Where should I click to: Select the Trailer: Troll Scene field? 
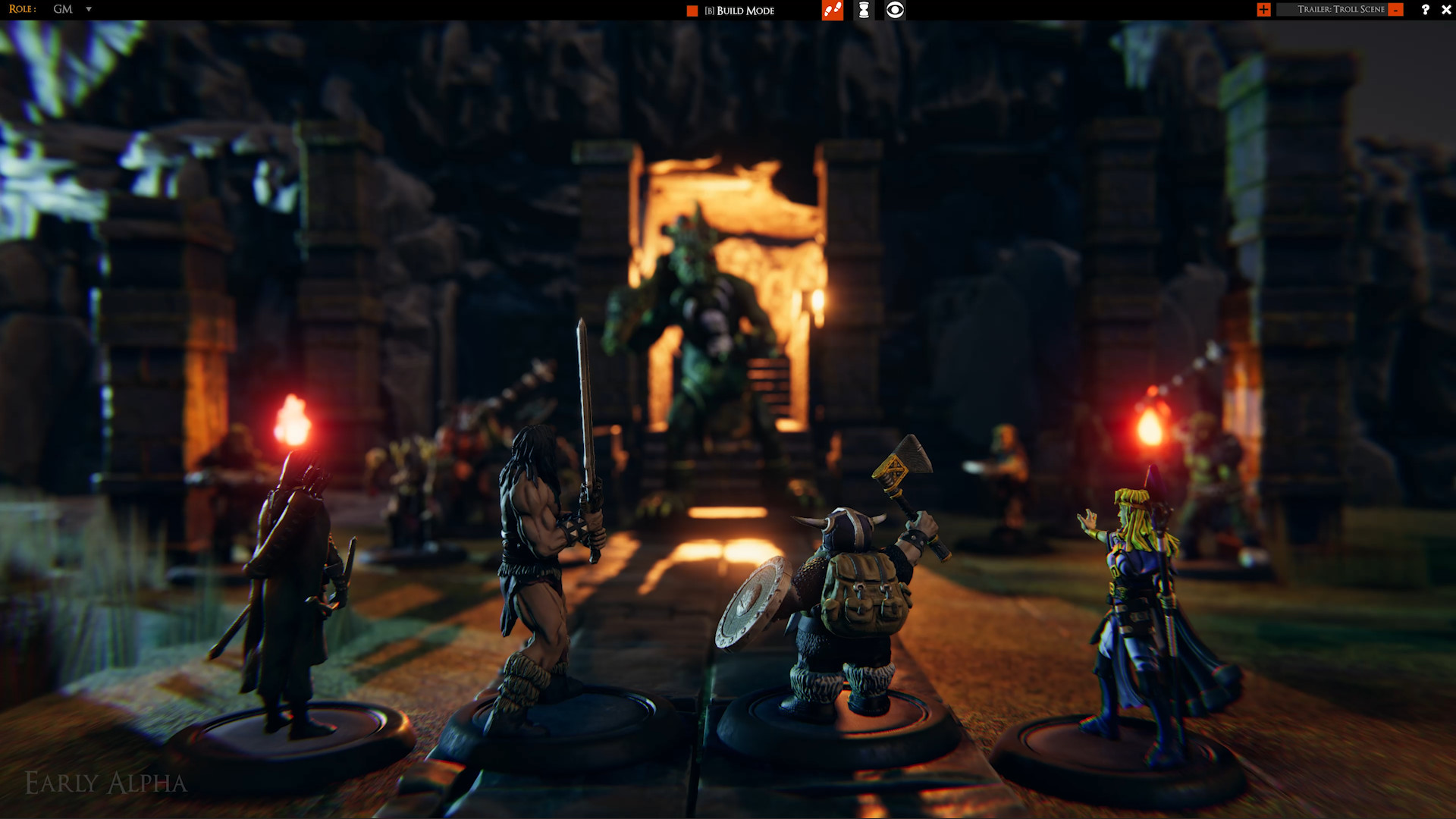pos(1340,10)
